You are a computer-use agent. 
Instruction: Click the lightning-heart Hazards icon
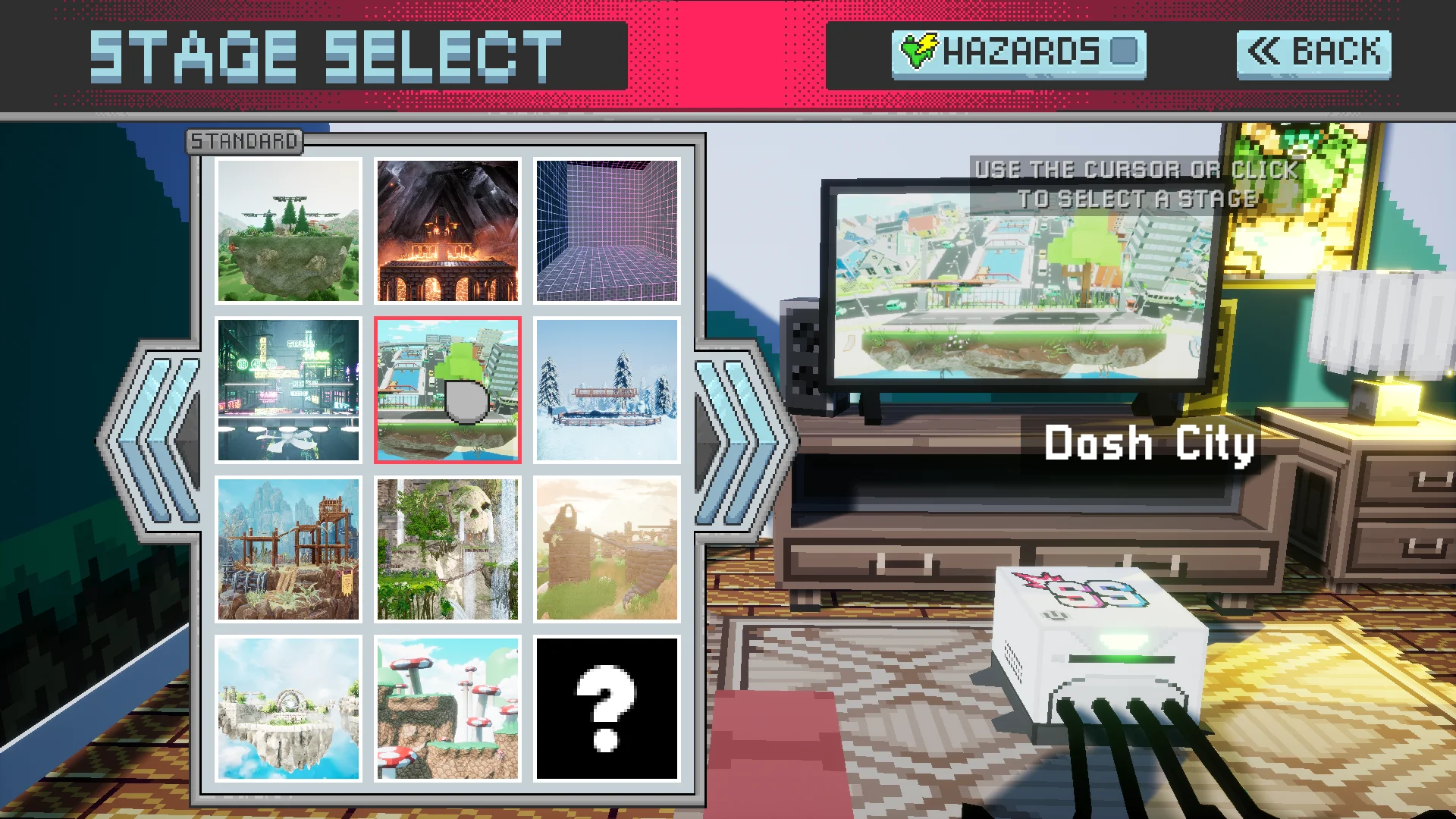920,49
